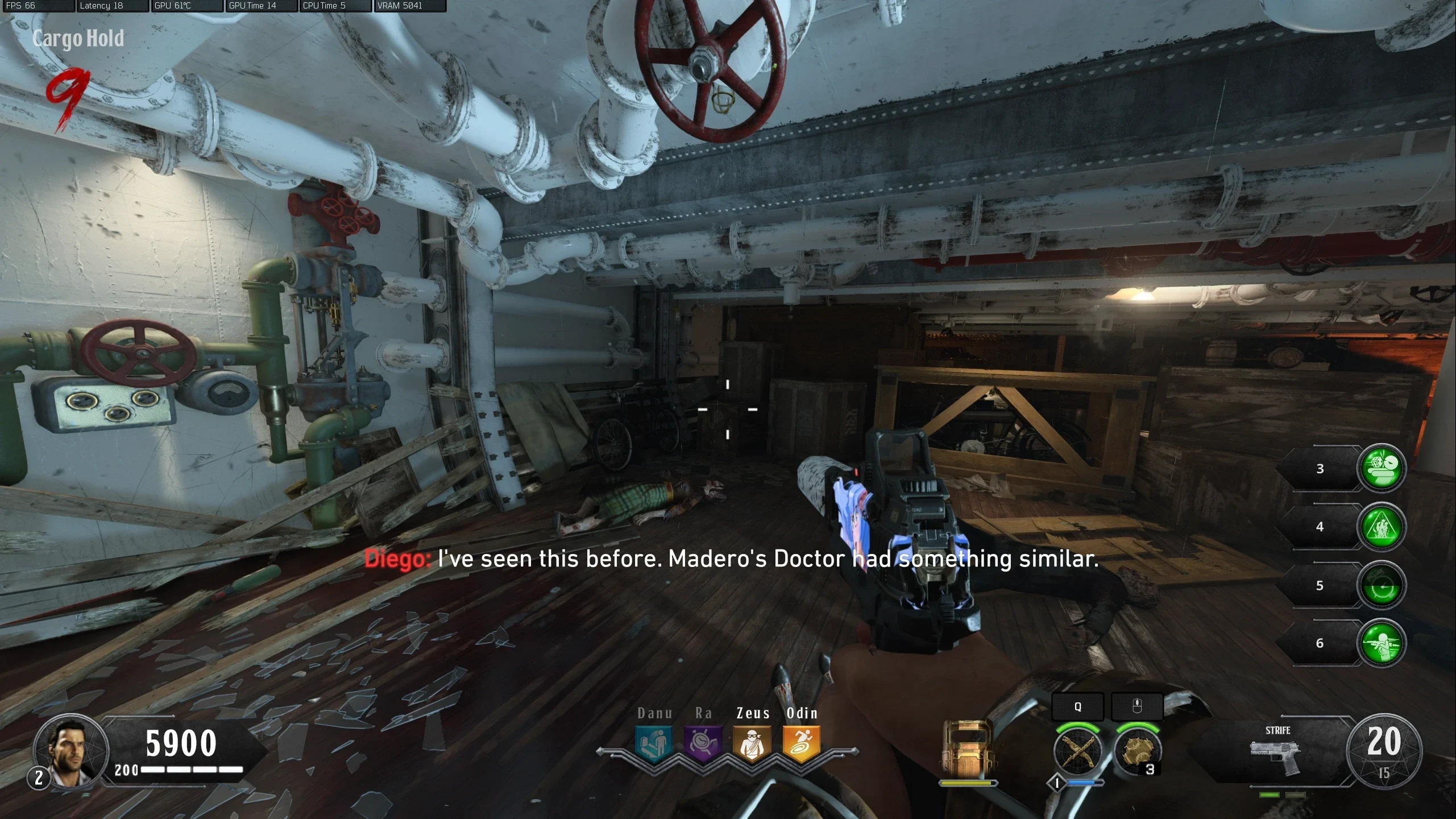Select the golden shield icon
1456x819 pixels.
[967, 750]
